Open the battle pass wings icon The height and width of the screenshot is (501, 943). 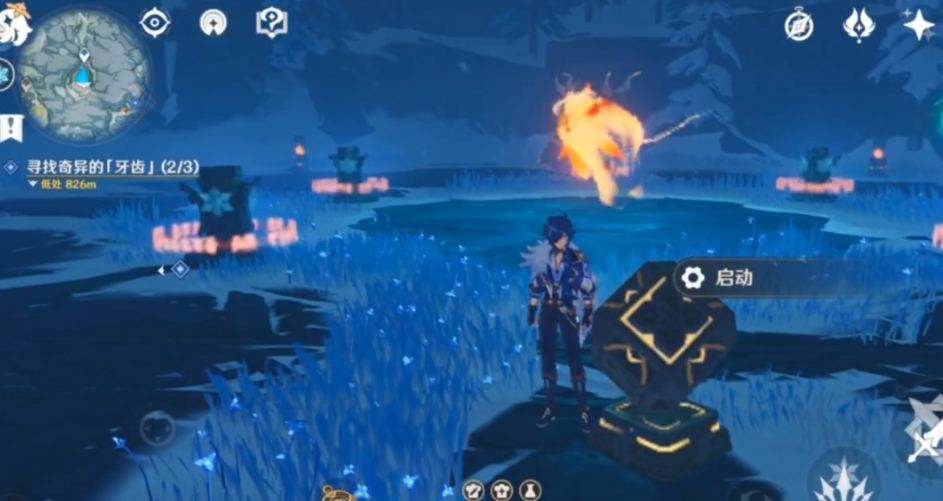pos(859,25)
